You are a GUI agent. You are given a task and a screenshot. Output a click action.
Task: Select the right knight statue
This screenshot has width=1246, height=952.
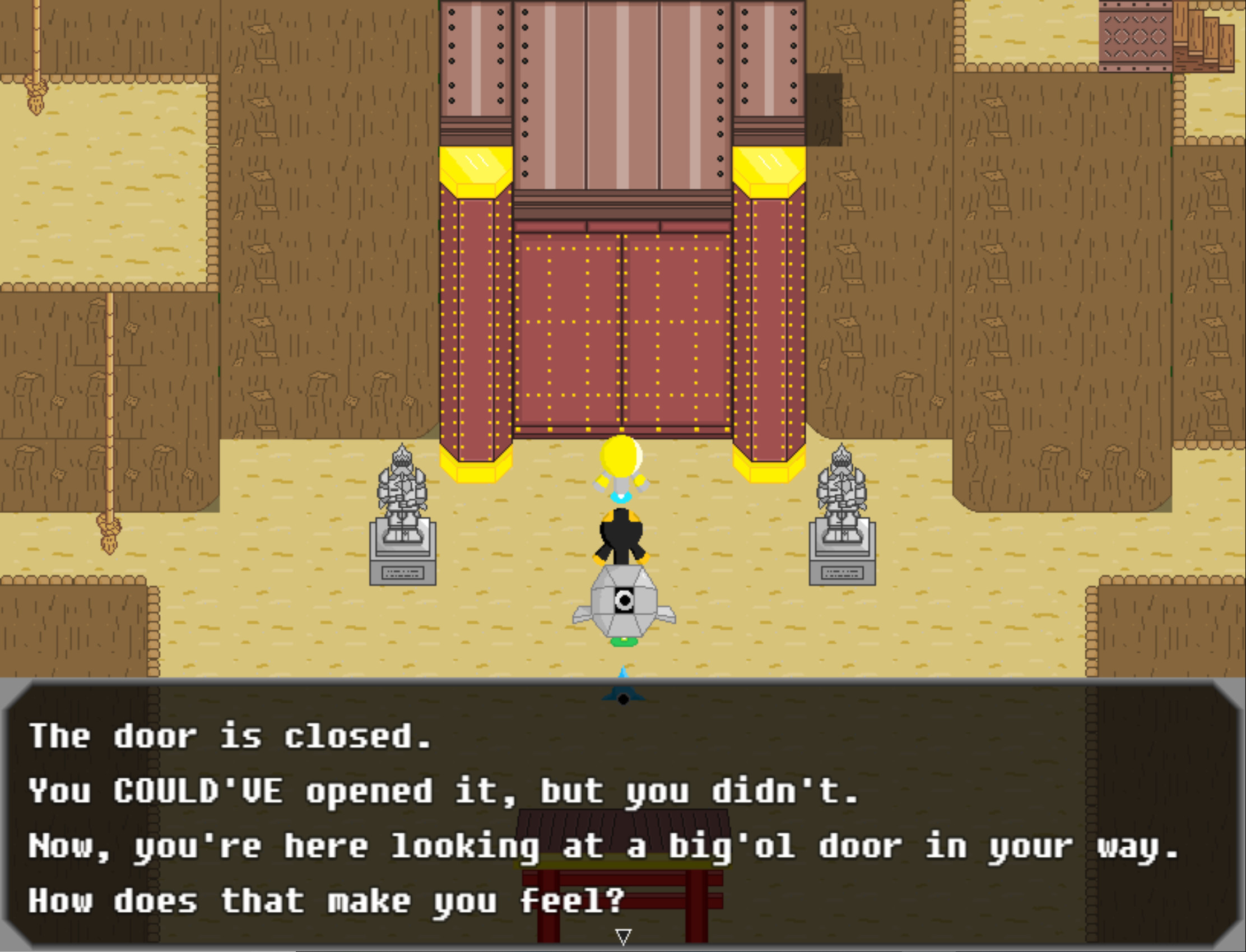click(843, 510)
